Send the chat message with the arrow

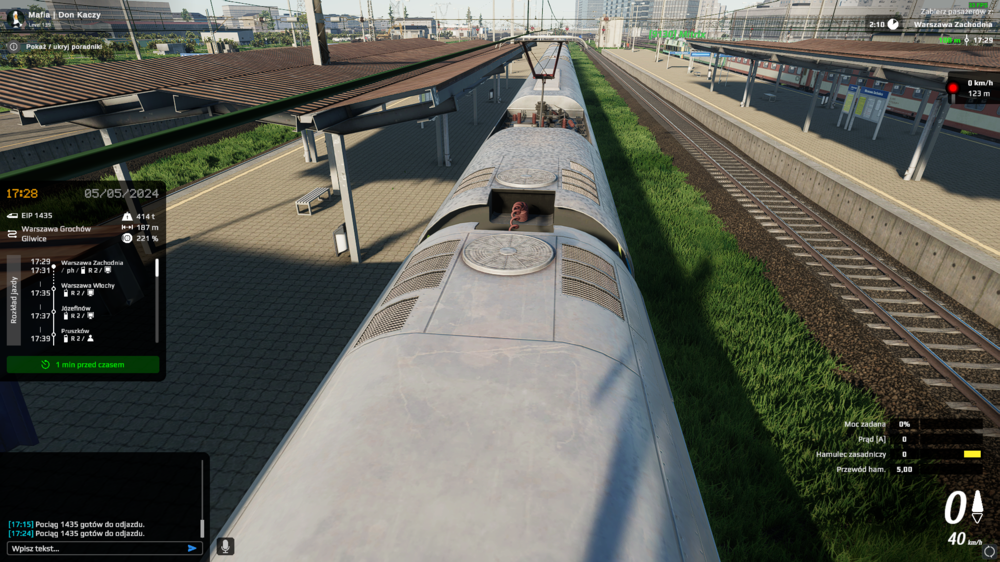(192, 548)
